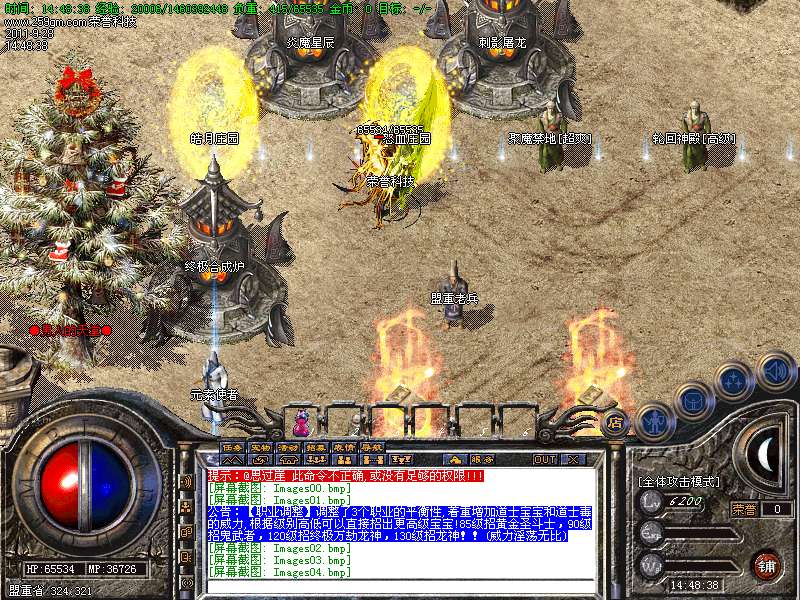Viewport: 800px width, 600px height.
Task: Switch to the 宝物 treasure tab
Action: [x=261, y=446]
